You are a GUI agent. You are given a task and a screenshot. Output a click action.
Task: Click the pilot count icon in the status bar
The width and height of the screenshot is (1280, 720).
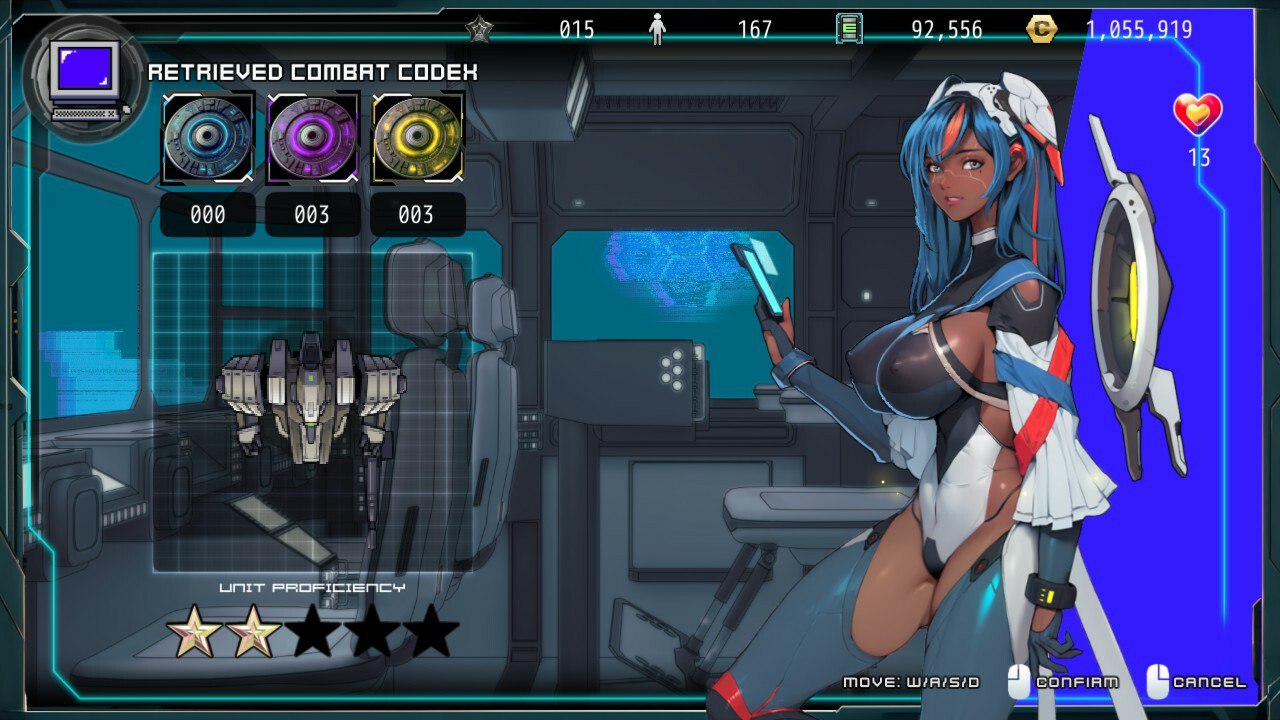[655, 29]
